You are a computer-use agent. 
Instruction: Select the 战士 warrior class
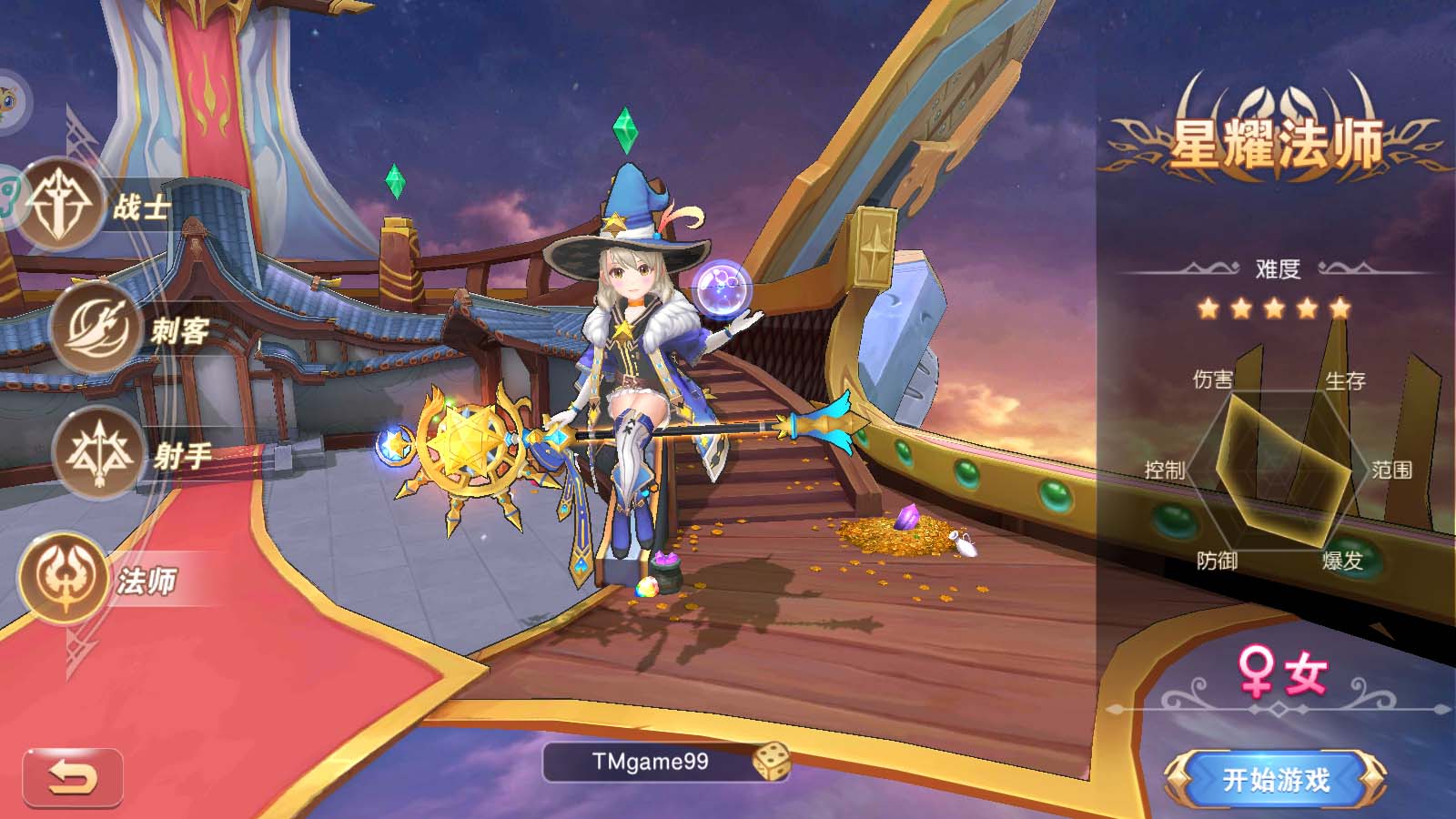pyautogui.click(x=62, y=206)
